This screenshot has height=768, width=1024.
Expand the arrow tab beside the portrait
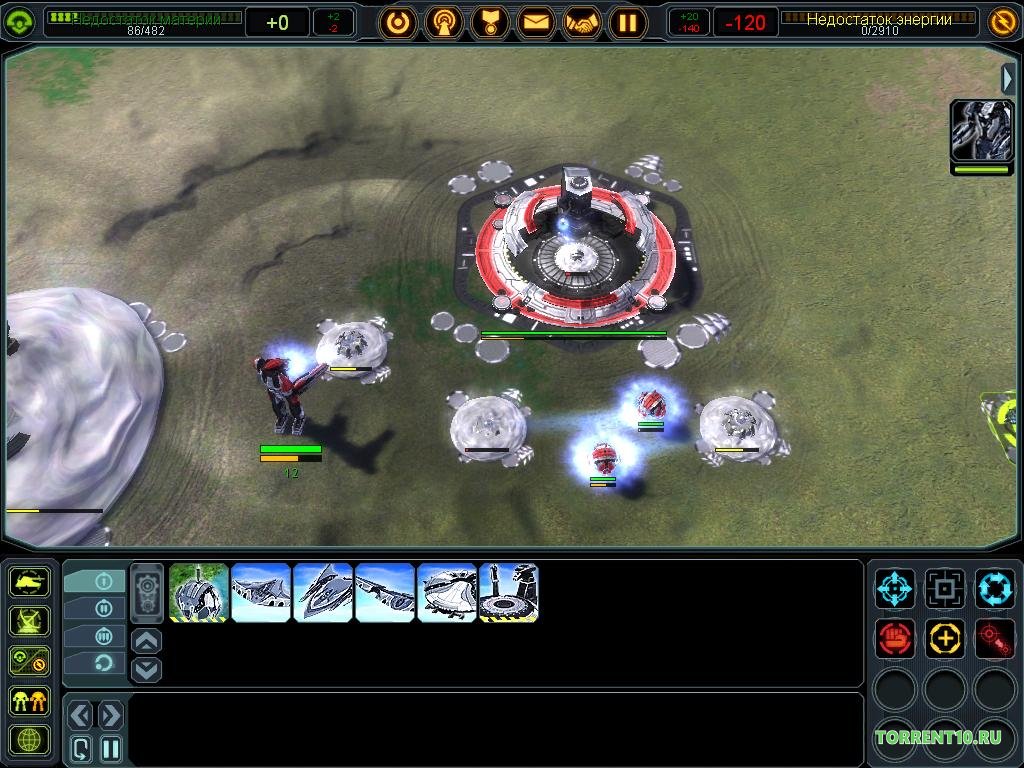point(1008,79)
